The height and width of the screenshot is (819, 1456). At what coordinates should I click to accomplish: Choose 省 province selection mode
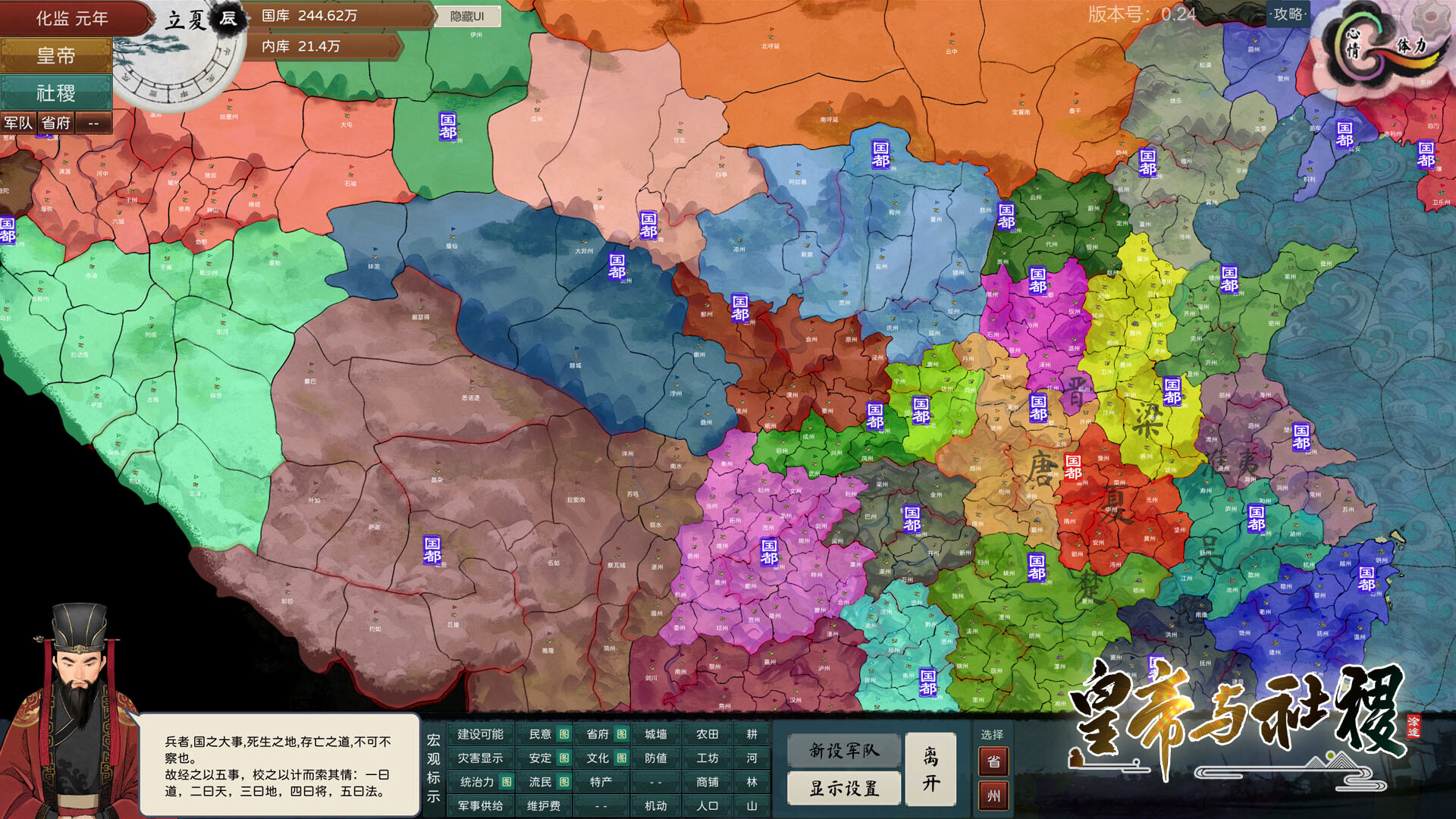click(993, 761)
